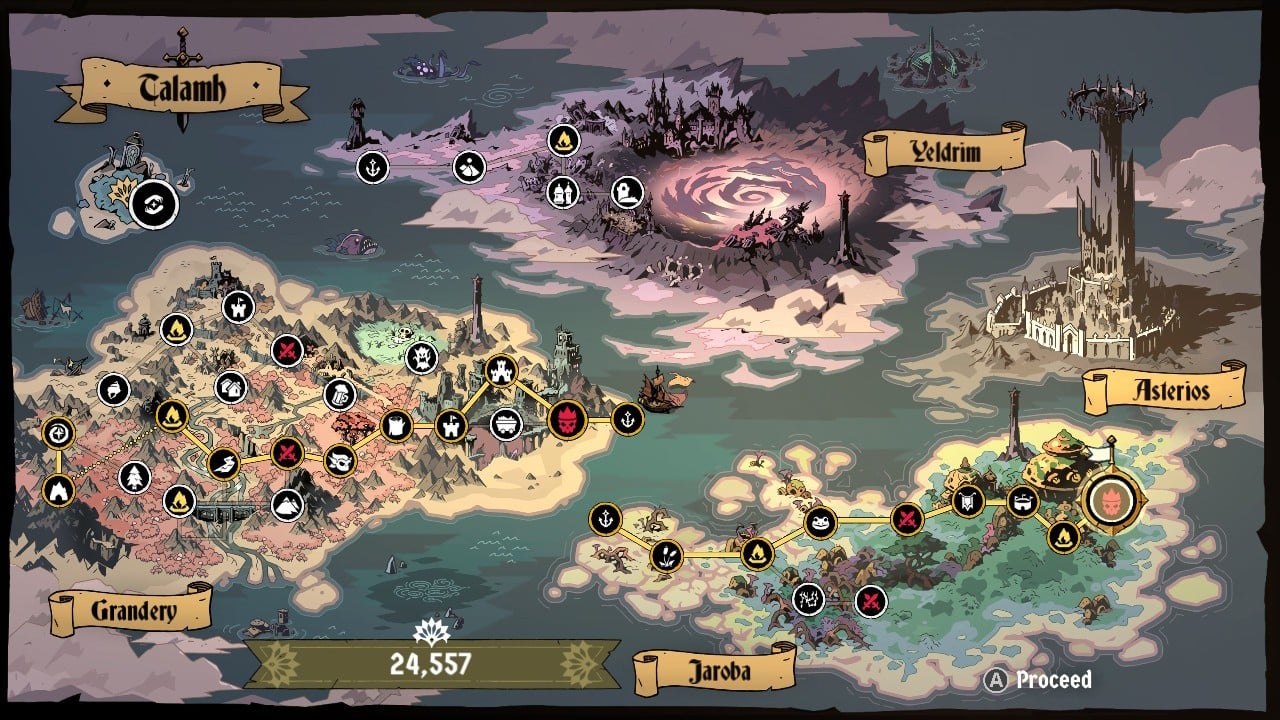Select the frog node in Jaroba
1280x720 pixels.
pos(820,521)
